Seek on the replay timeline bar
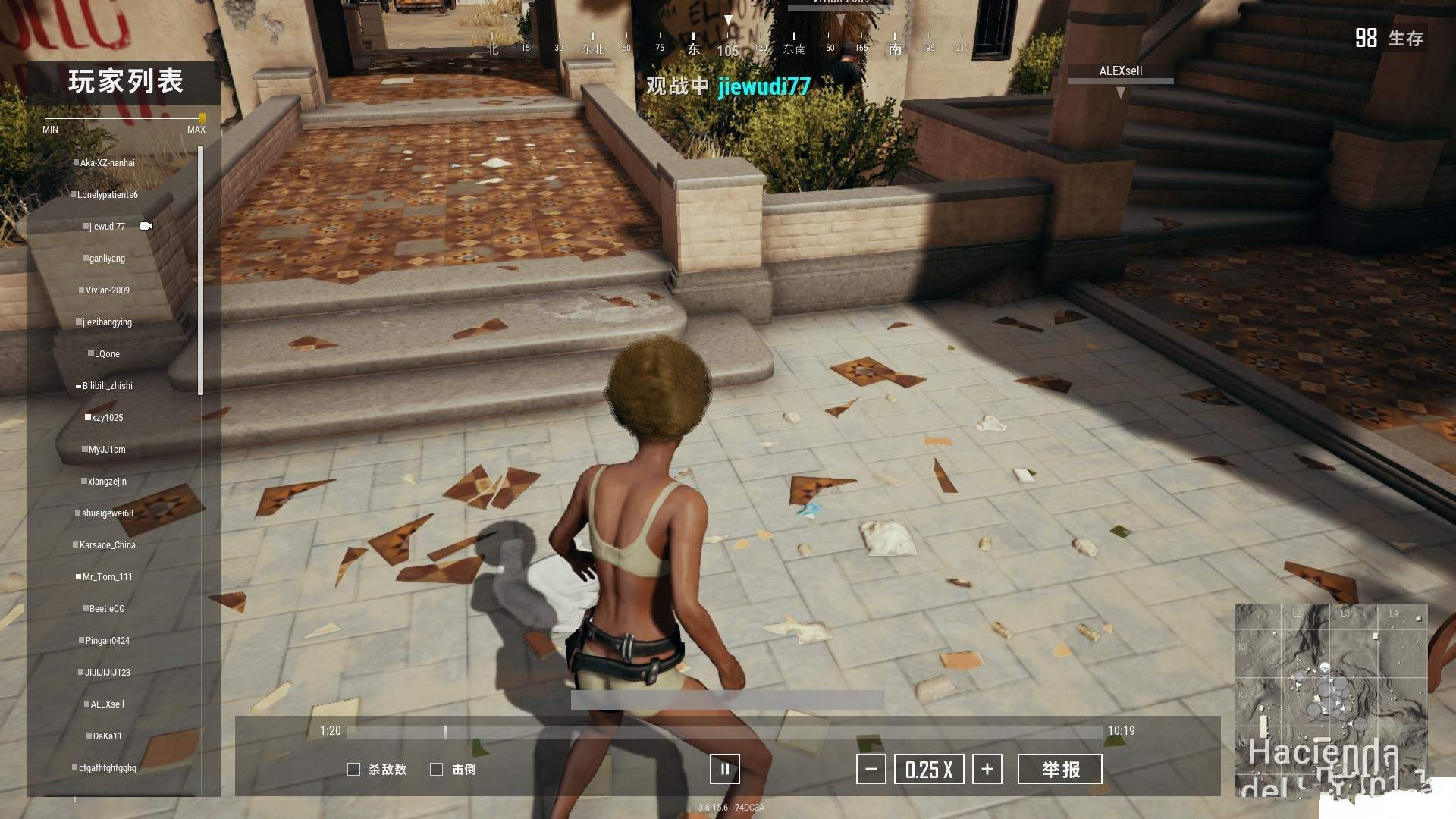The height and width of the screenshot is (819, 1456). coord(724,732)
